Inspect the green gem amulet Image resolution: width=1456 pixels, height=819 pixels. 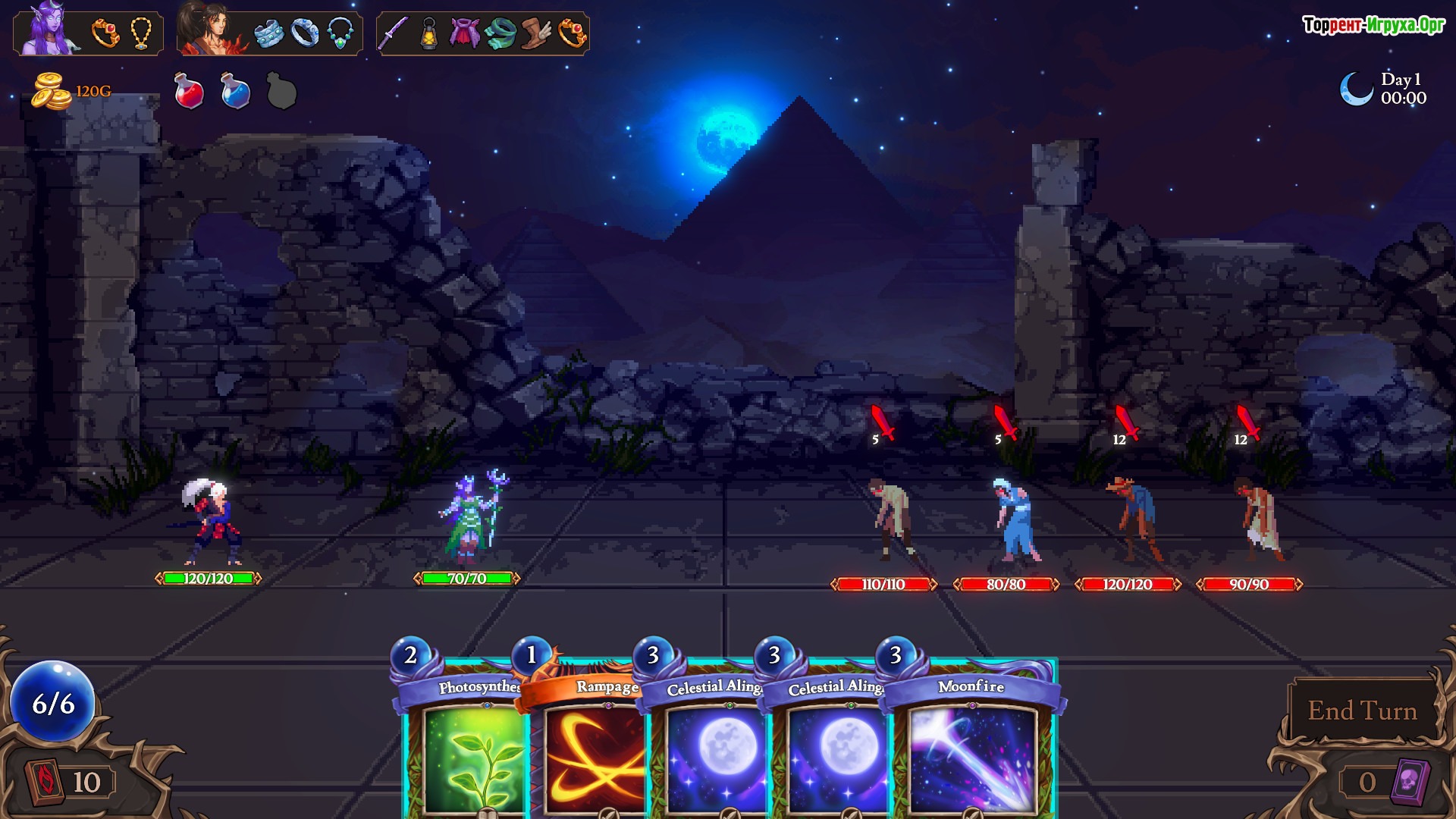340,33
